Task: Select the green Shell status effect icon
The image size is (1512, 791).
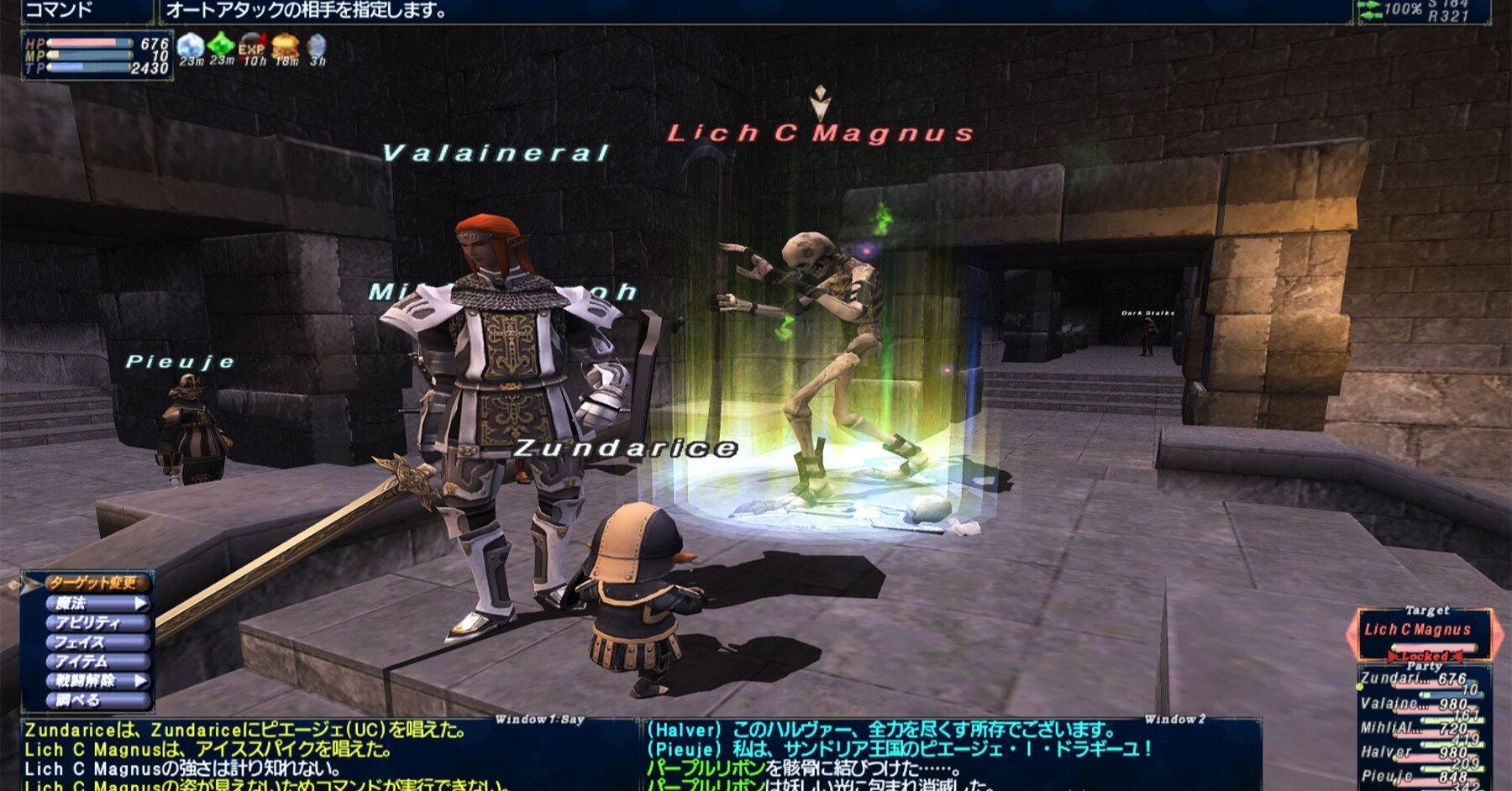Action: (220, 46)
